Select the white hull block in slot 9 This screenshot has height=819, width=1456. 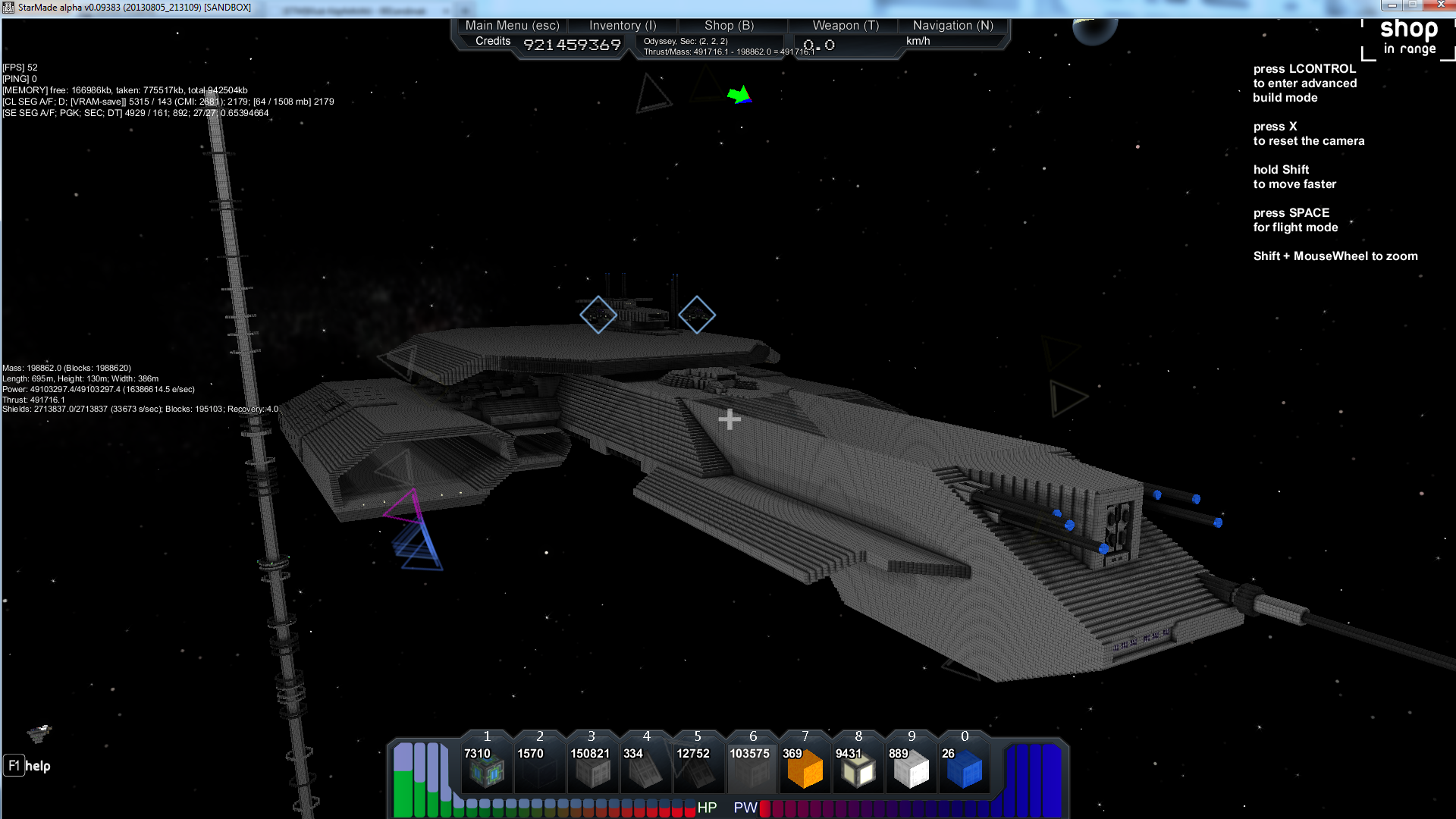point(911,770)
